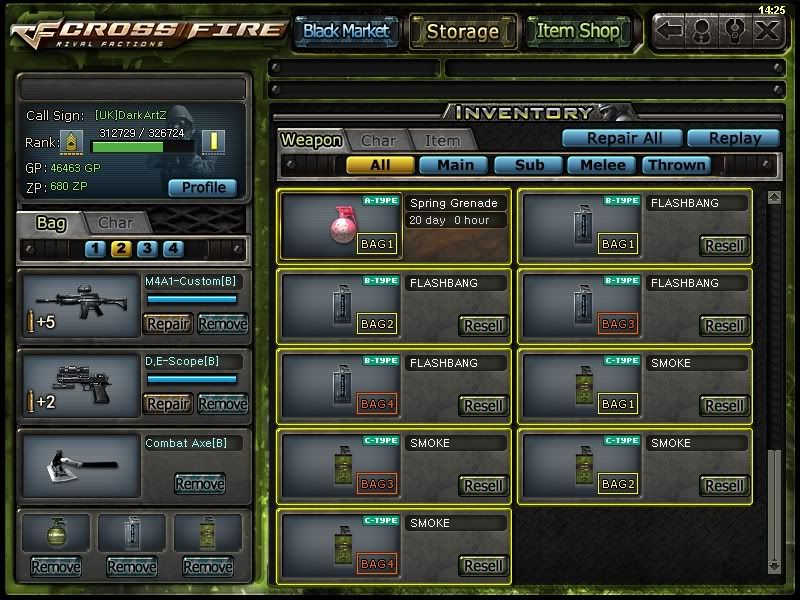Open the Black Market
Screen dimensions: 800x600
[x=346, y=31]
